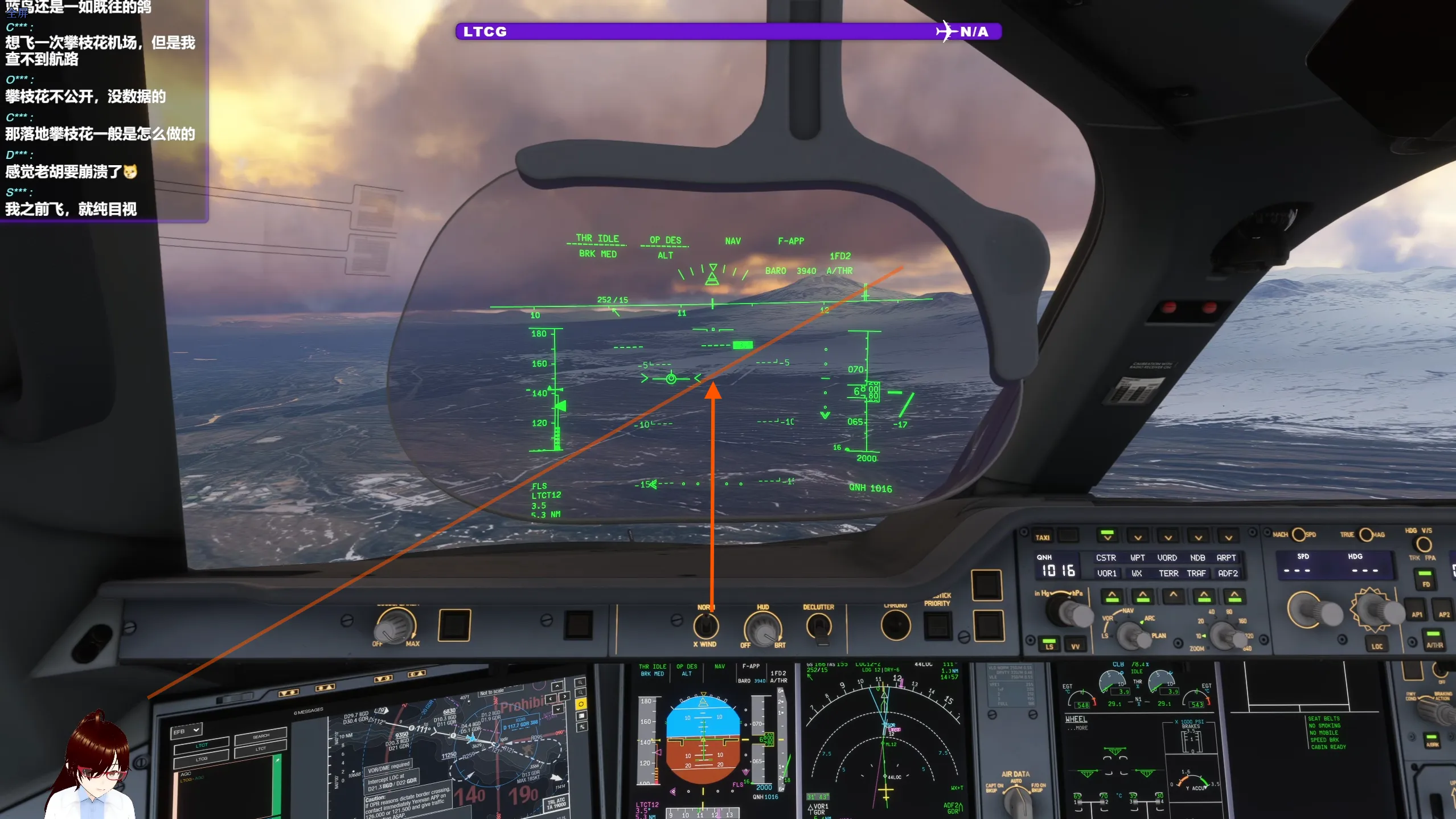Open the EFB dropdown on the left display
The width and height of the screenshot is (1456, 819).
pos(187,730)
